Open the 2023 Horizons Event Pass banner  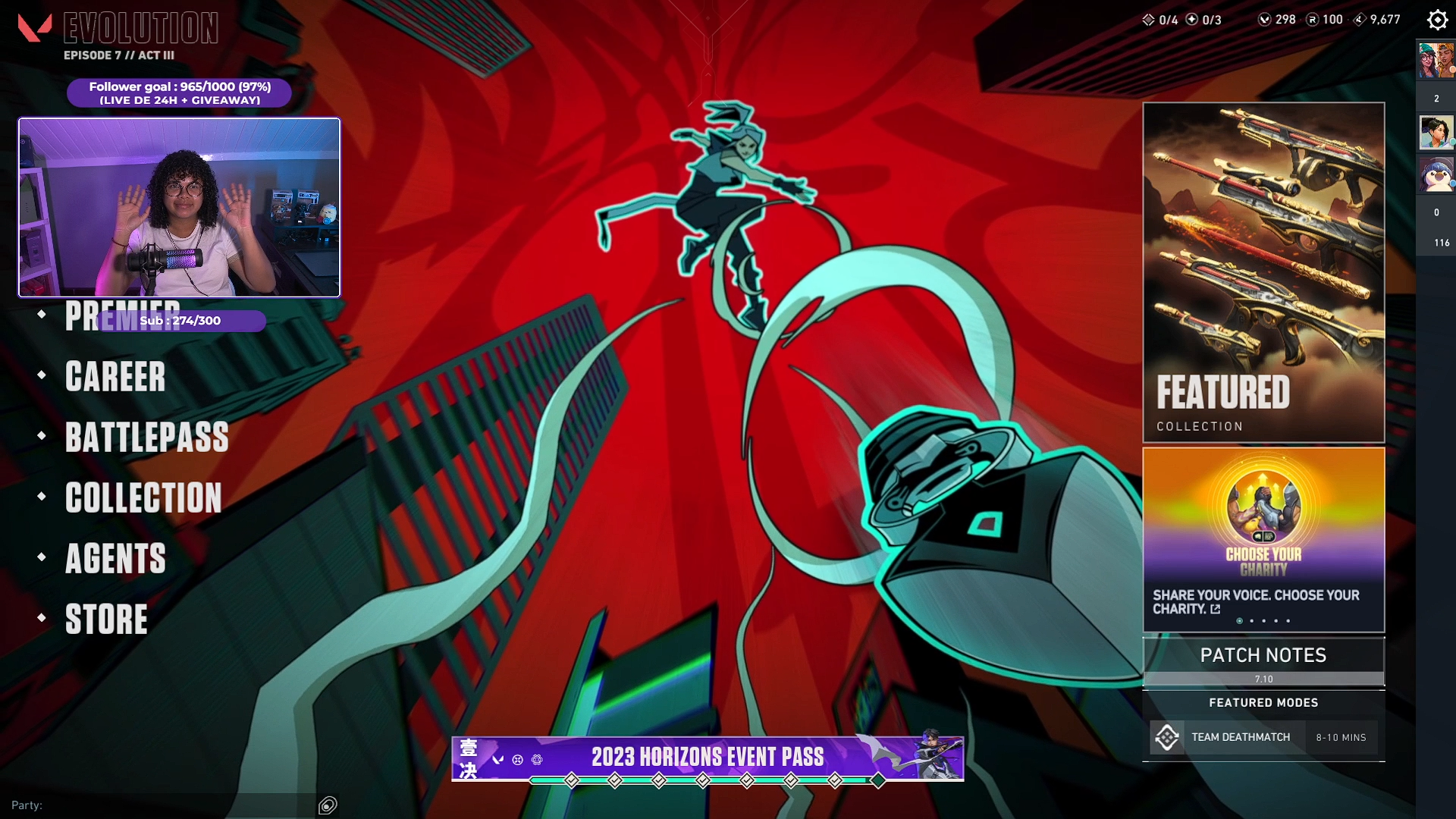(708, 758)
